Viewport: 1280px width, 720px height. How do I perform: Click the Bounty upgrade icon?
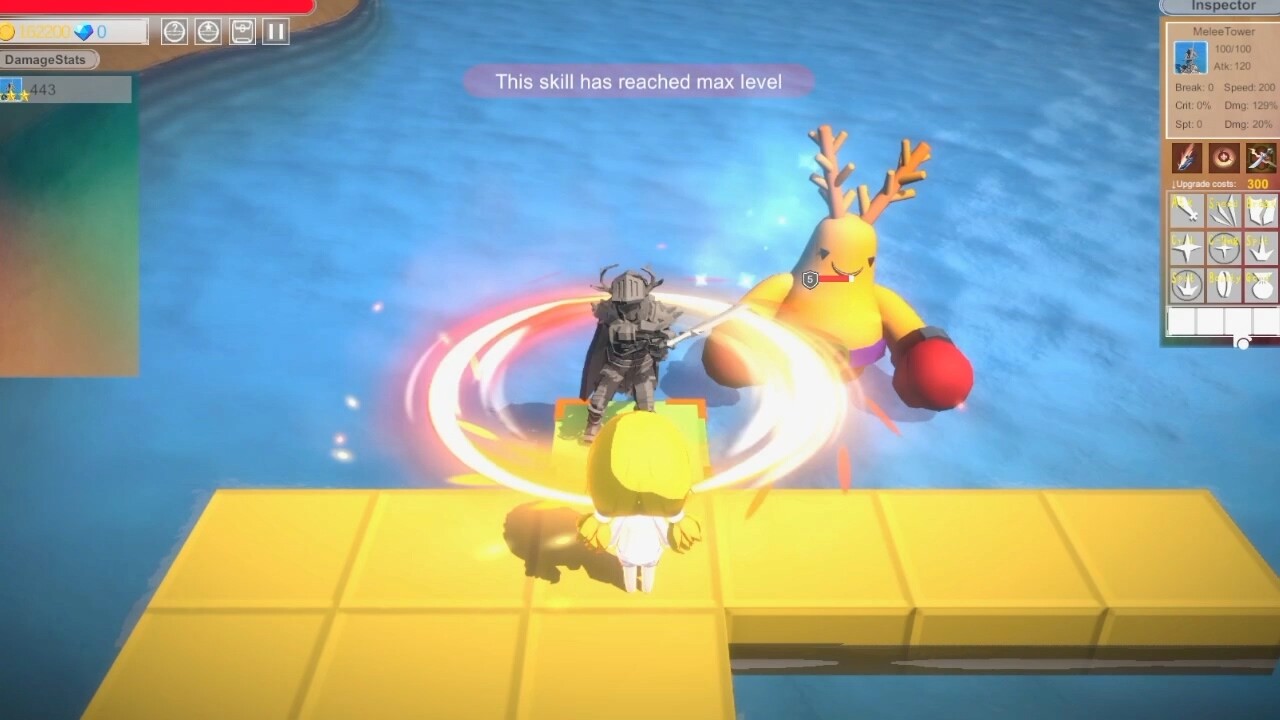pyautogui.click(x=1224, y=285)
